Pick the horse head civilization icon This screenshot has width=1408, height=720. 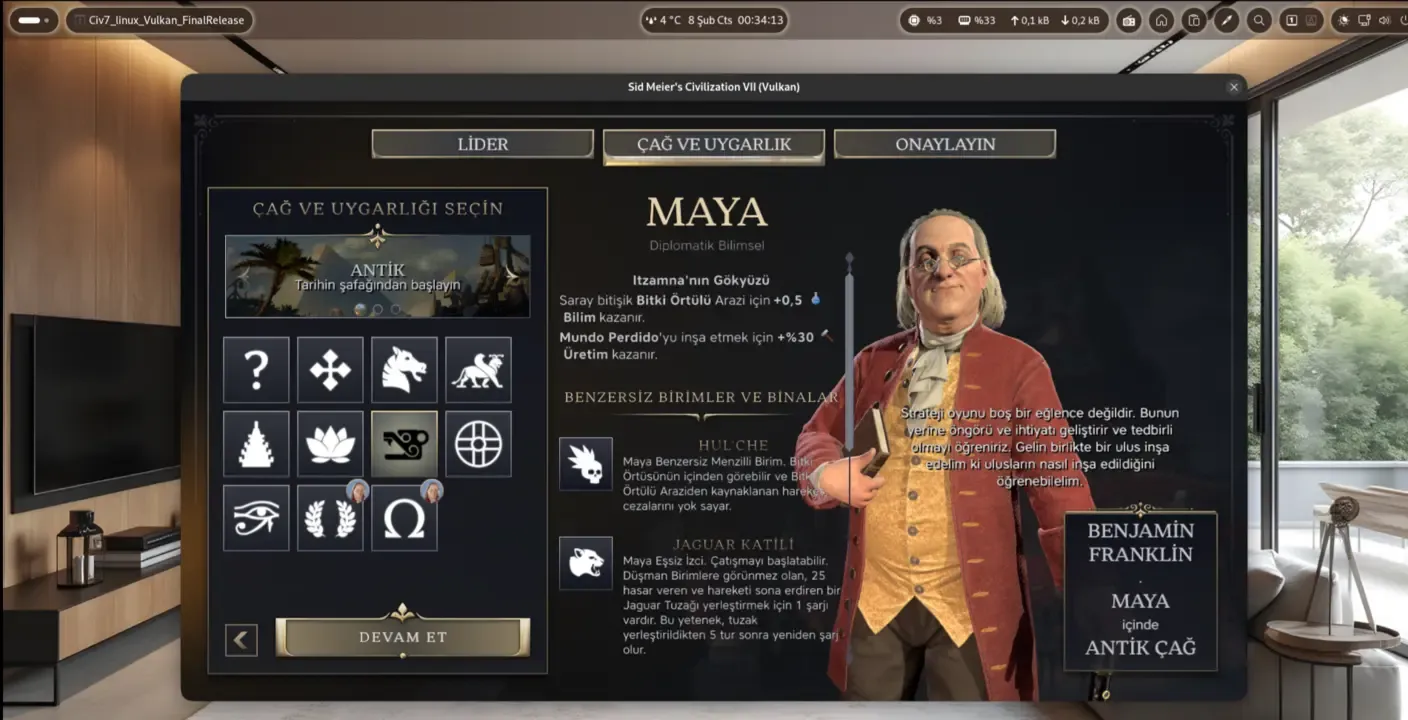pos(404,370)
